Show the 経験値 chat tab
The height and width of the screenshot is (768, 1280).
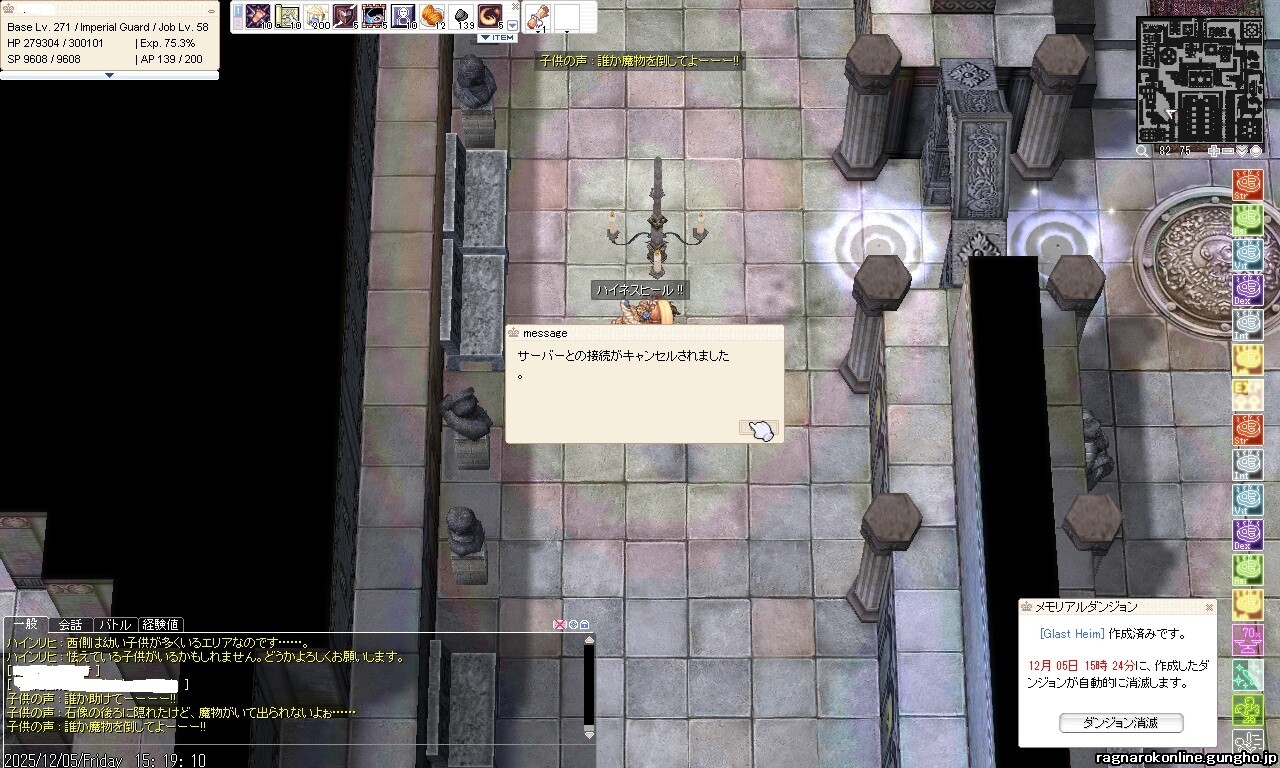pyautogui.click(x=160, y=625)
